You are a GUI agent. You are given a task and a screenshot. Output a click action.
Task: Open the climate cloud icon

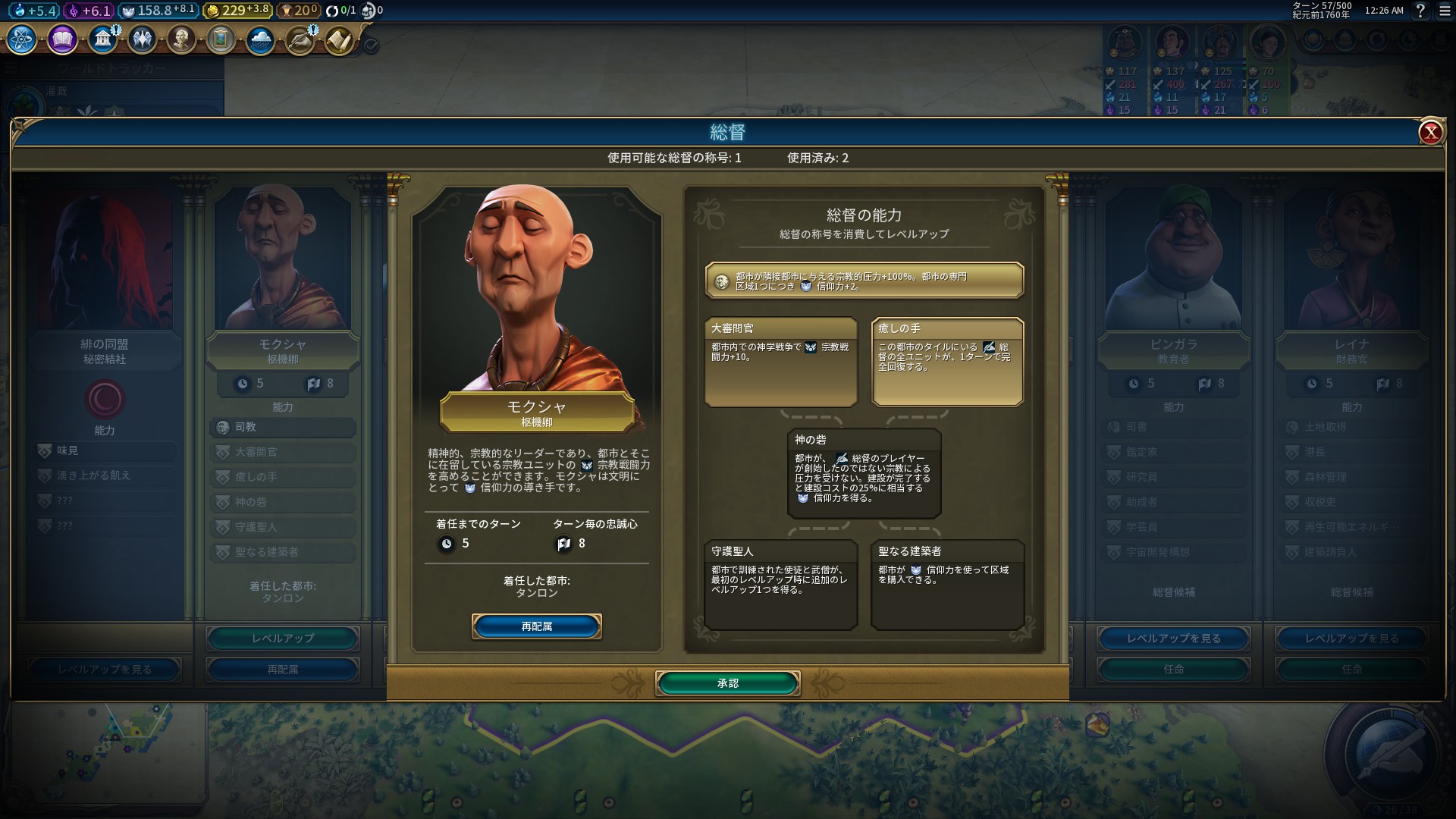[x=260, y=39]
